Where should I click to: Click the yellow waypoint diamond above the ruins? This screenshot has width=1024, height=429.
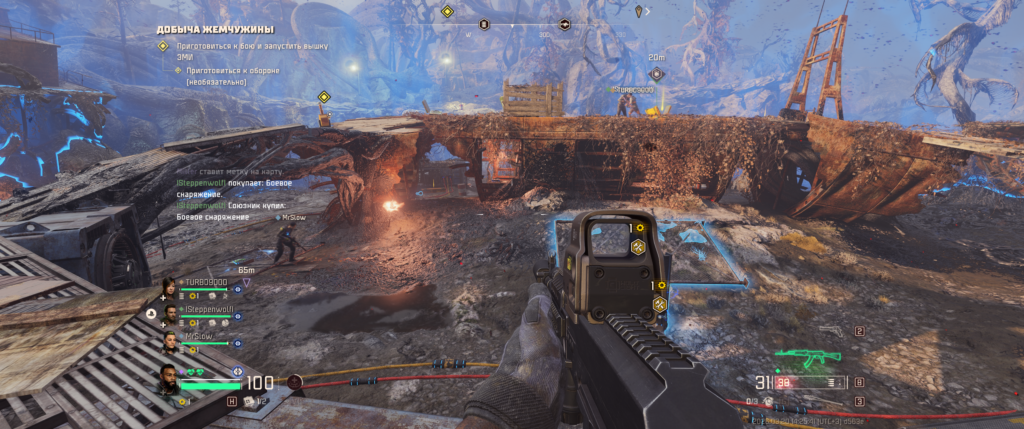point(324,97)
